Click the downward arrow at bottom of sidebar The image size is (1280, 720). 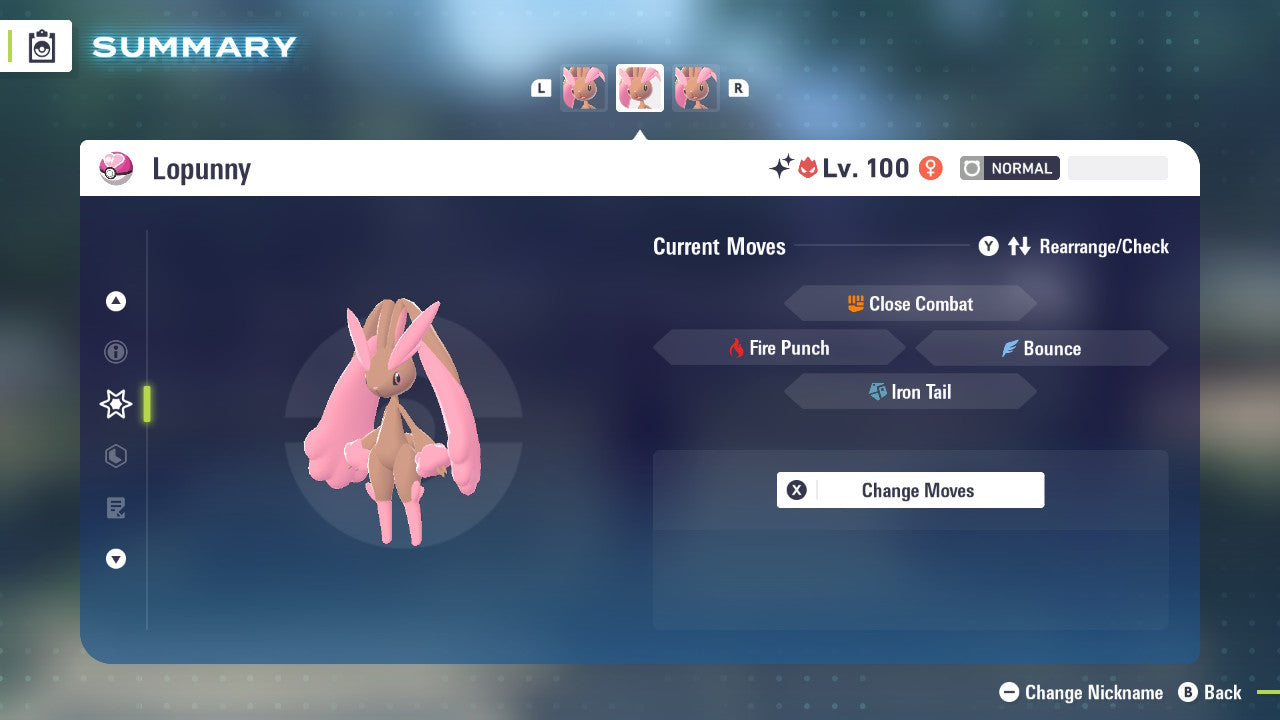(x=115, y=559)
